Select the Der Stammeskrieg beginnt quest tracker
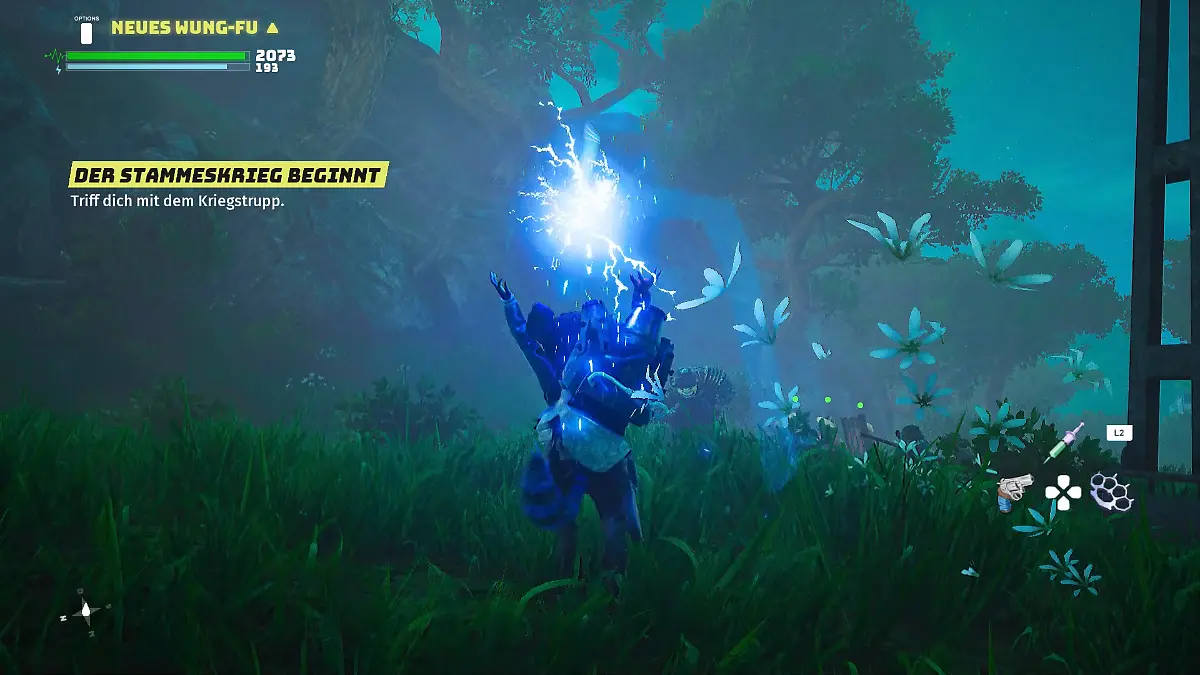The width and height of the screenshot is (1200, 675). coord(227,176)
